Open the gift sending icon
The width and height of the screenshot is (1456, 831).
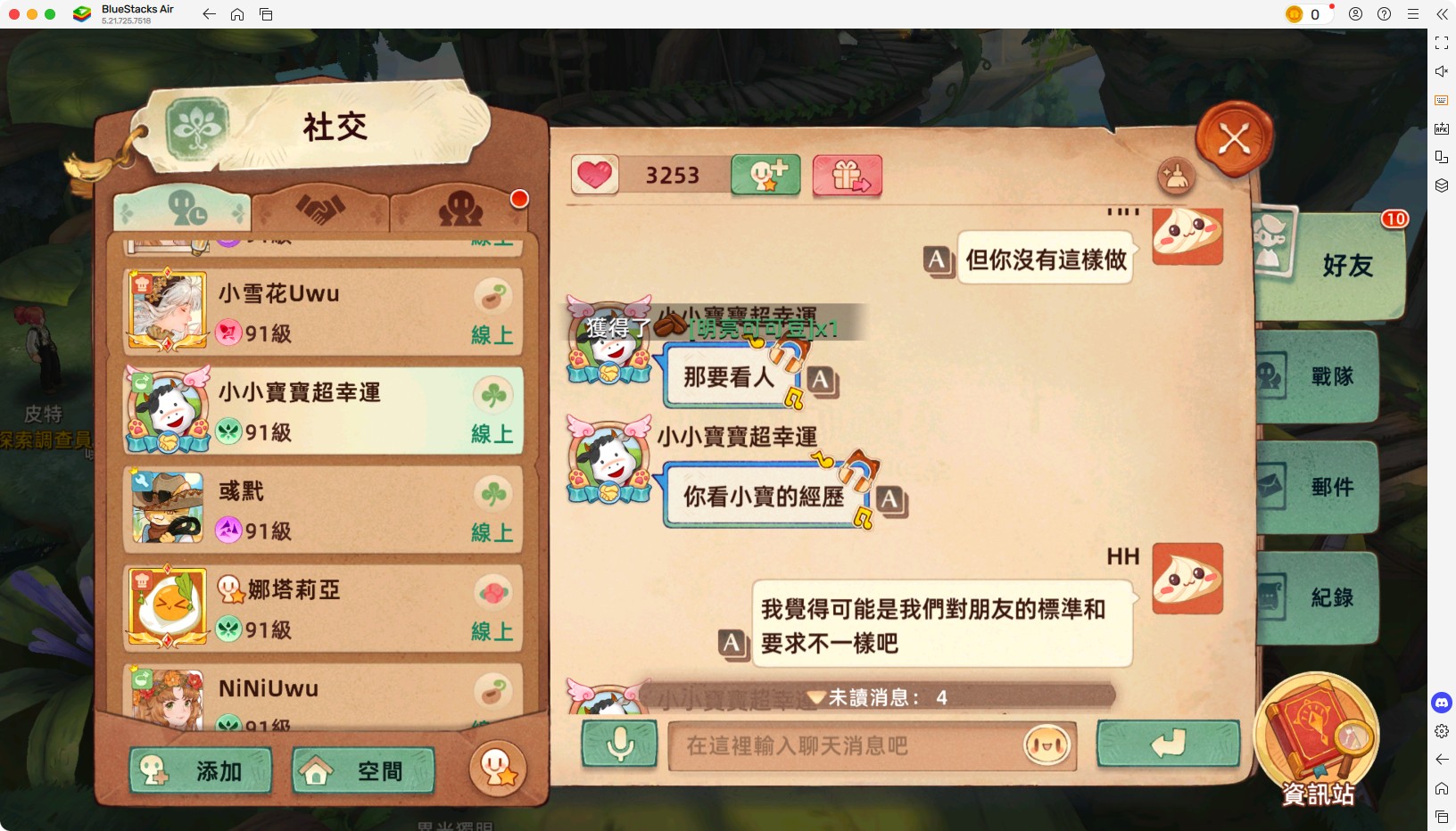pos(846,176)
